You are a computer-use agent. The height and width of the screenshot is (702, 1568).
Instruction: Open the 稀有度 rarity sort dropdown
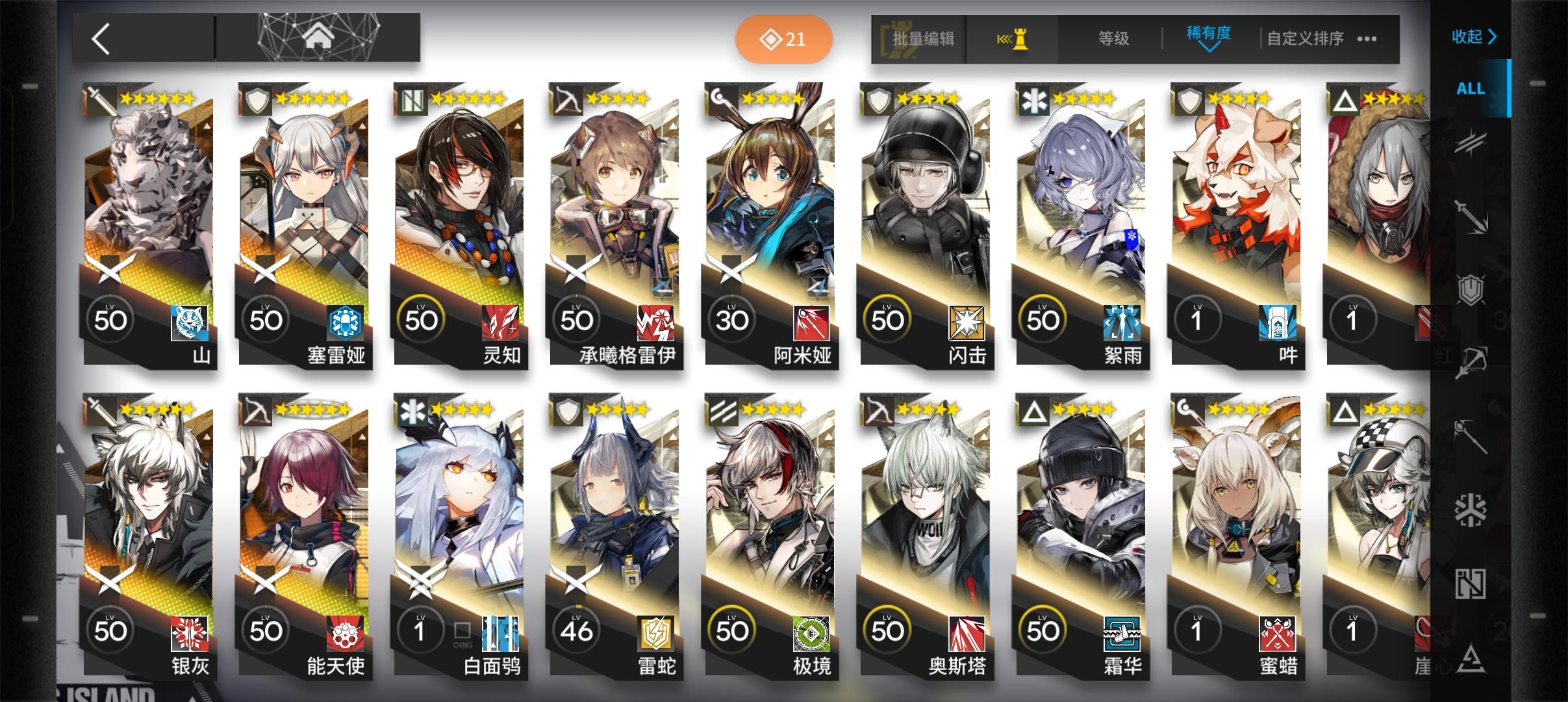[1211, 37]
